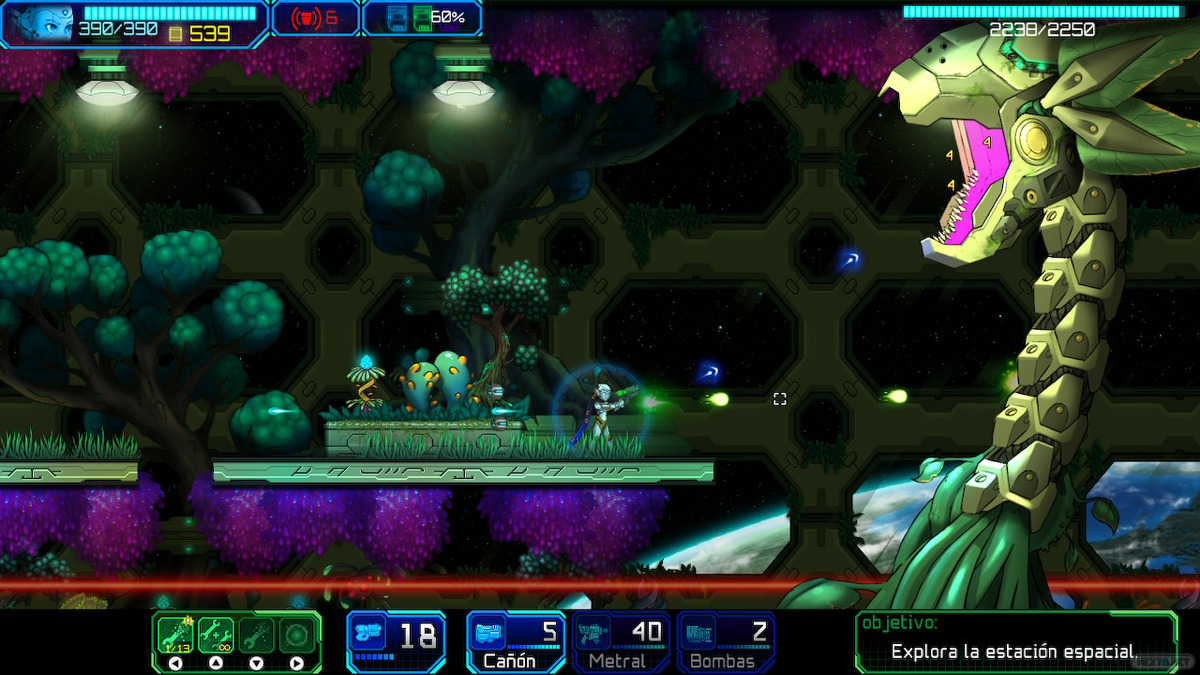Click the blue character portrait
The width and height of the screenshot is (1200, 675).
coord(40,22)
